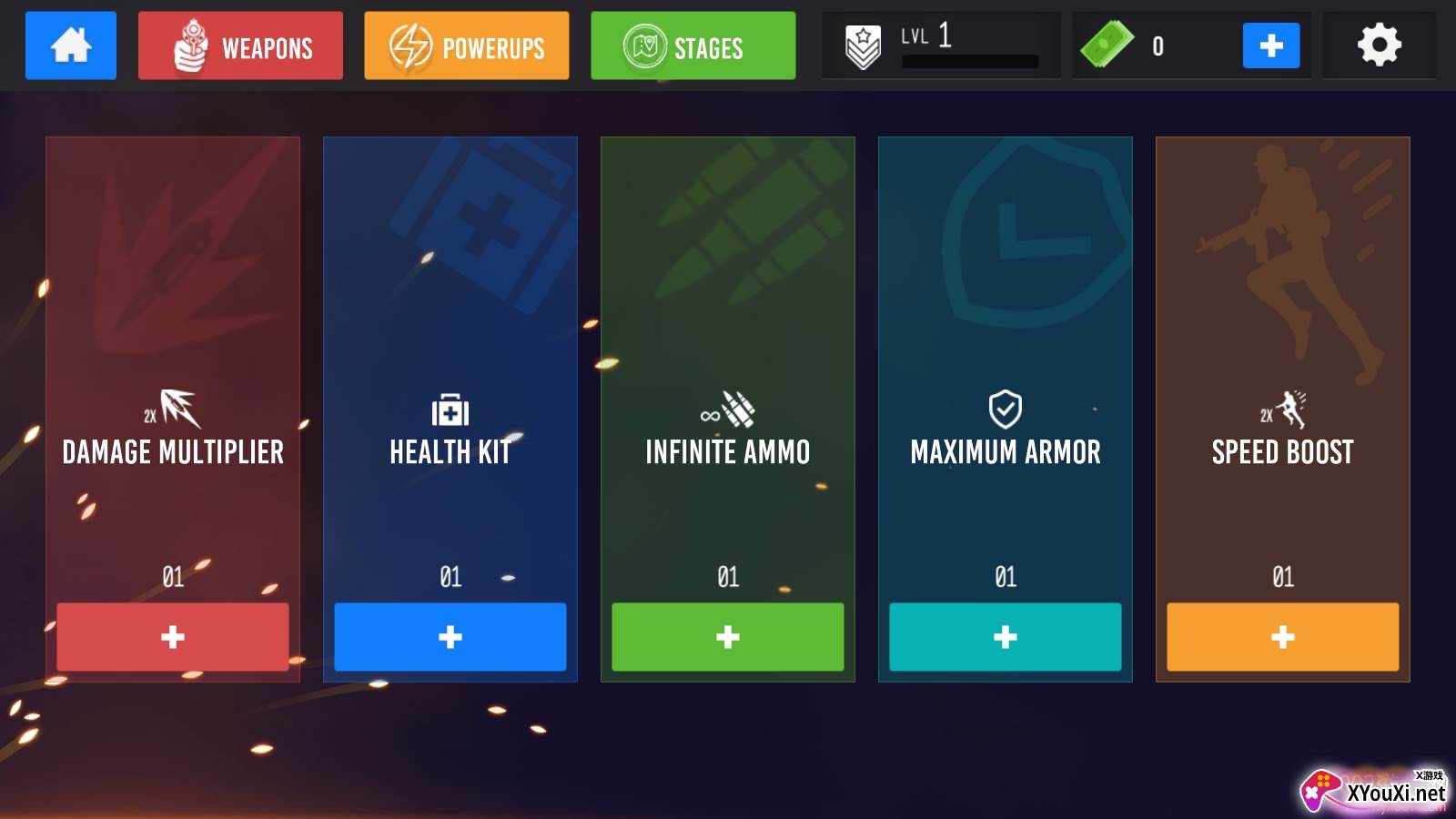
Task: Buy a Speed Boost with orange plus
Action: (1283, 637)
